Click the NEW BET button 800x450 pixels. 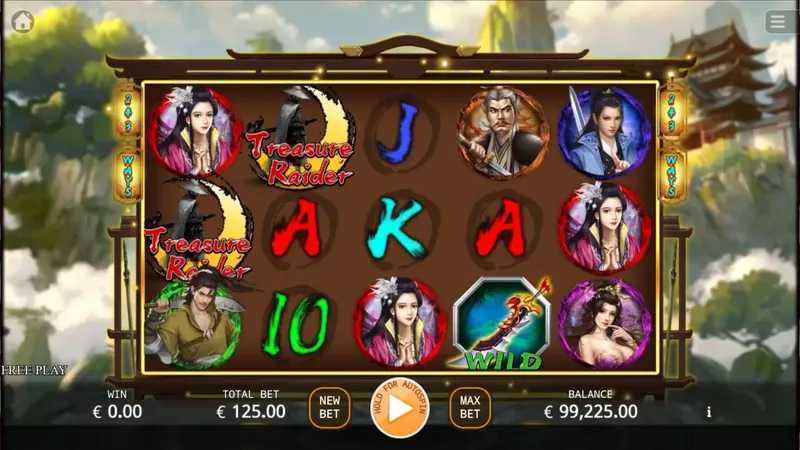pyautogui.click(x=330, y=407)
